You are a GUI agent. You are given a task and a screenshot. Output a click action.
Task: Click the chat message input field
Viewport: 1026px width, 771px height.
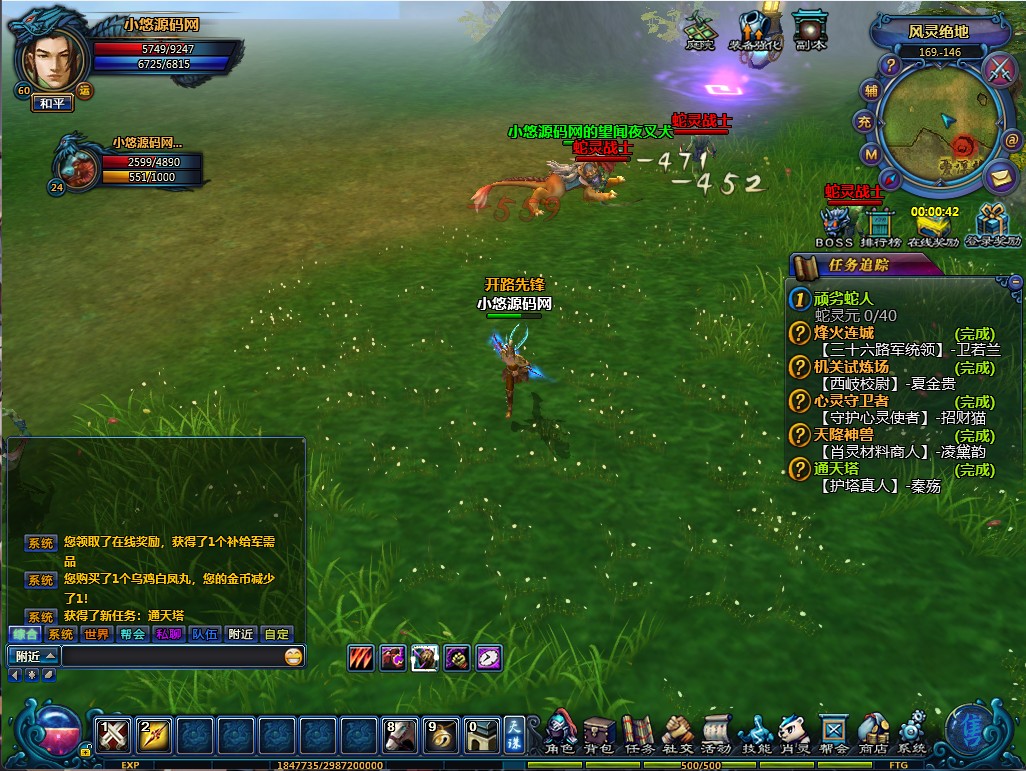coord(172,657)
